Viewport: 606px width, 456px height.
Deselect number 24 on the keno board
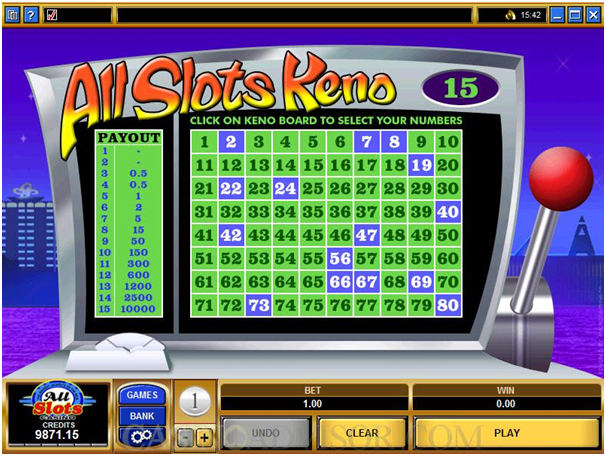pyautogui.click(x=286, y=188)
